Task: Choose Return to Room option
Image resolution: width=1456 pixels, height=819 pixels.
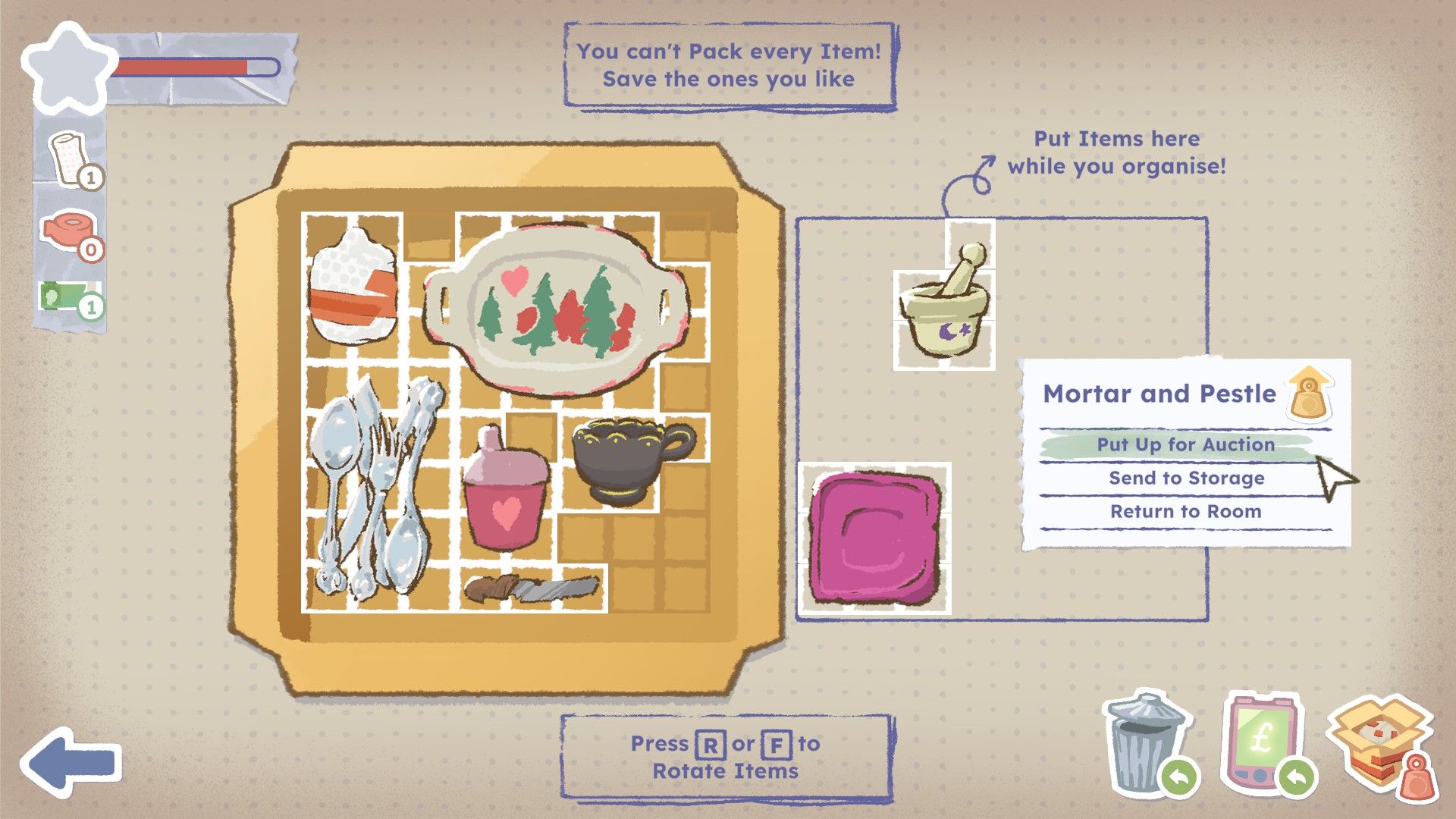Action: click(x=1185, y=512)
